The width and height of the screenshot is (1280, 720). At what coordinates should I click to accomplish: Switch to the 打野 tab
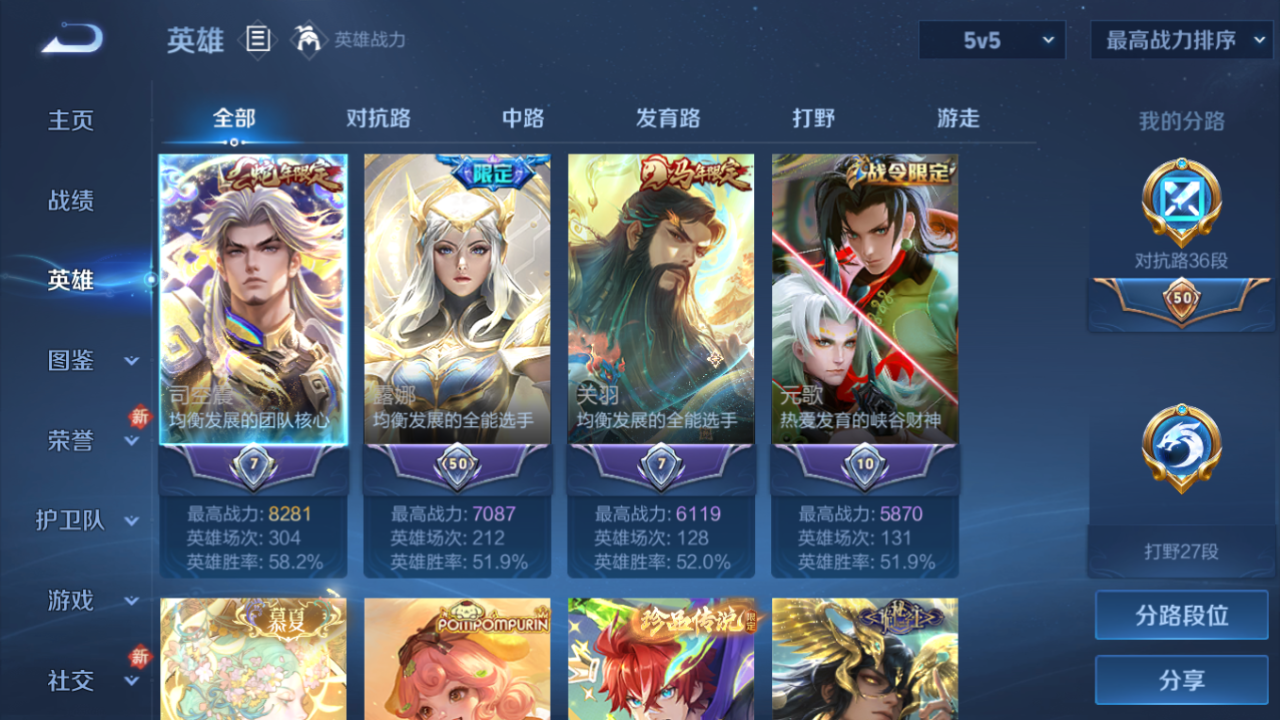click(x=814, y=118)
